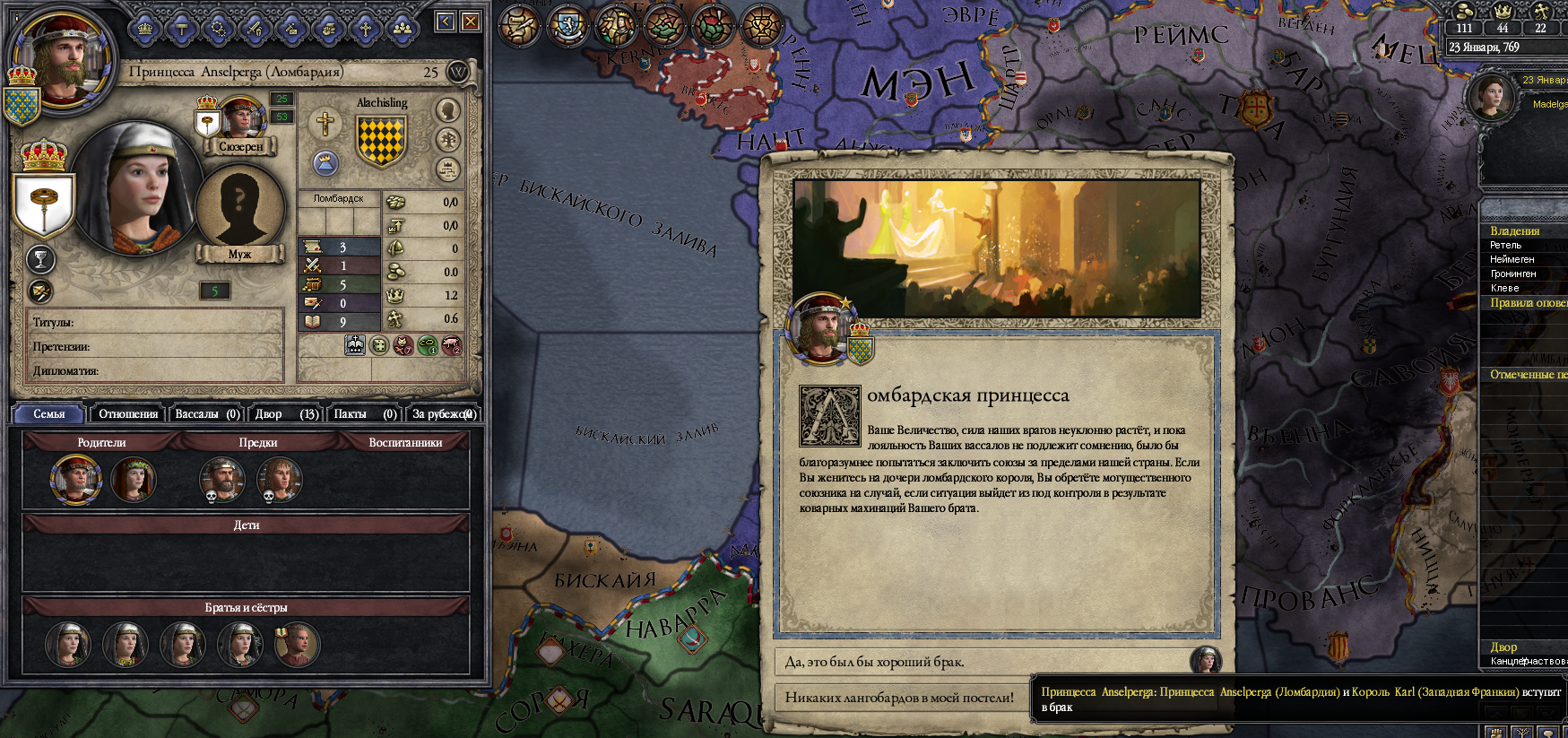Switch to the Отношения tab
Screen dimensions: 1568x738
tap(128, 413)
